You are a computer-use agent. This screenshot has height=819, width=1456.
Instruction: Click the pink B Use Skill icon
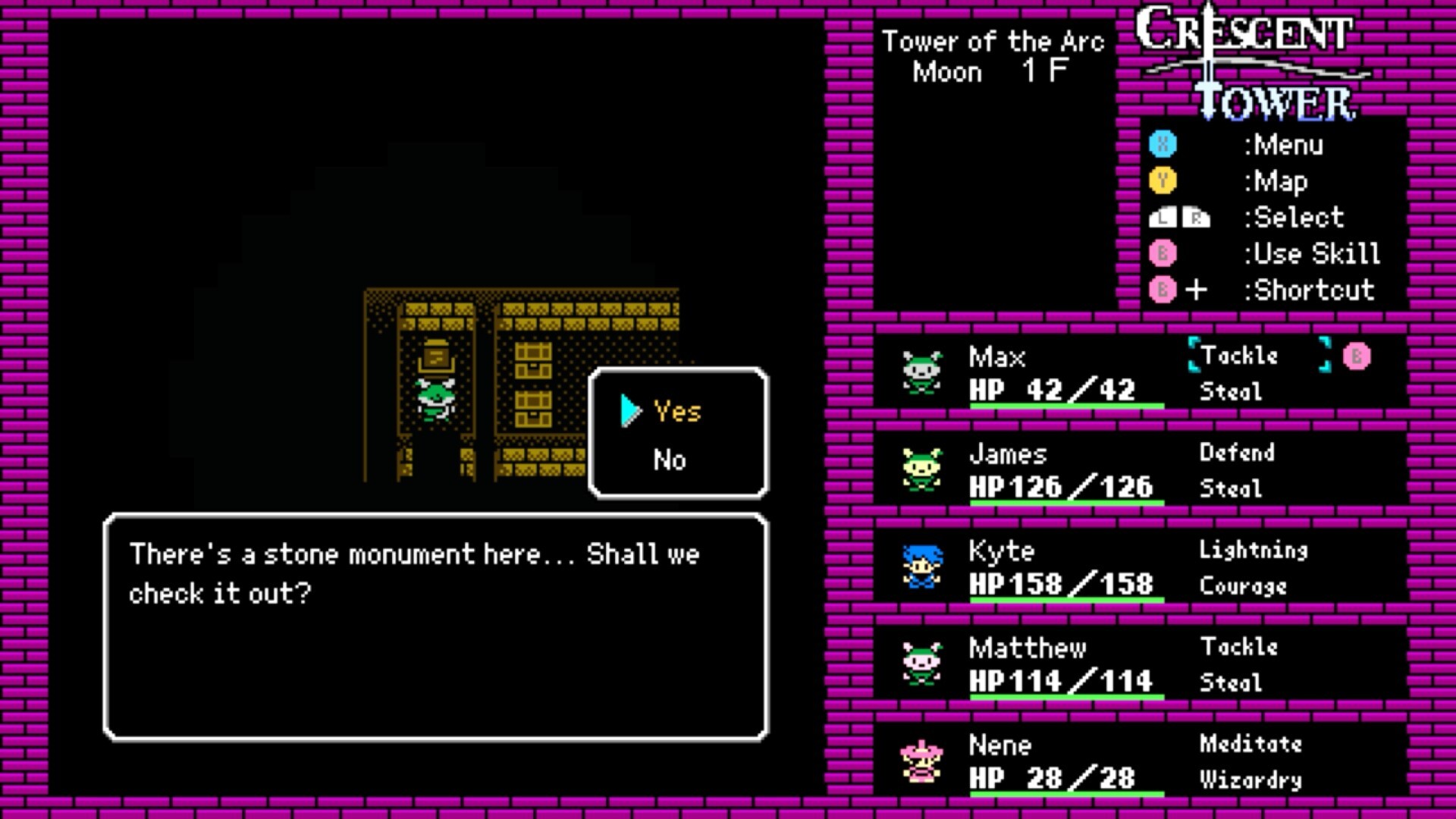pyautogui.click(x=1162, y=254)
